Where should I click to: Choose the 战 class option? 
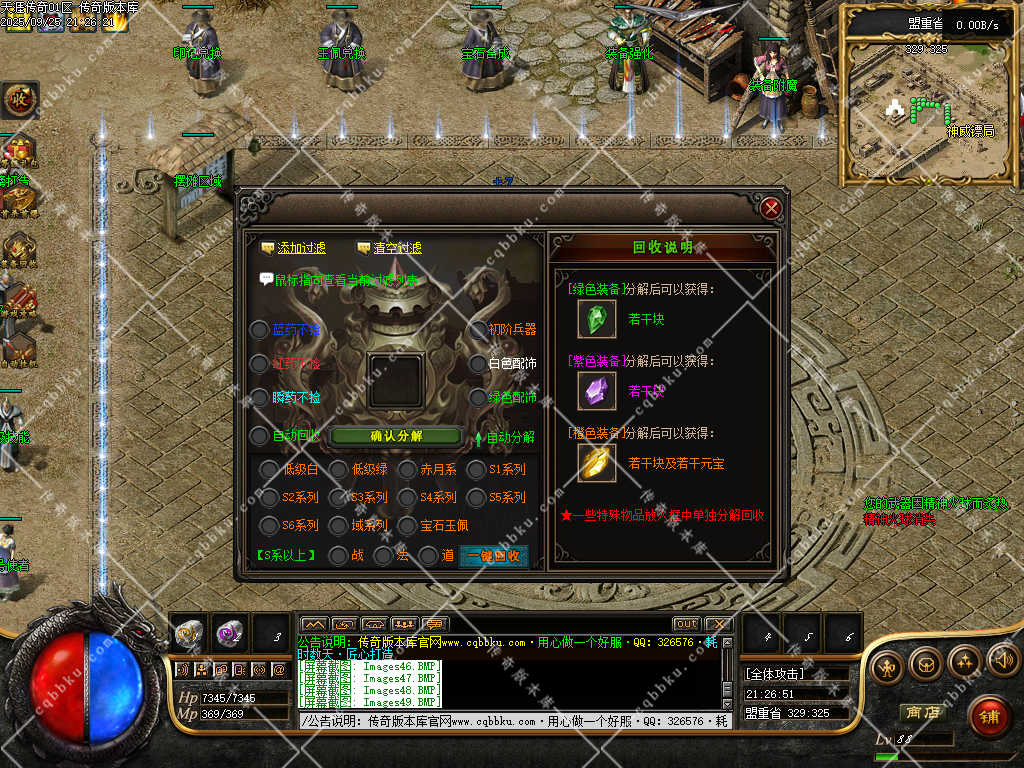coord(339,555)
